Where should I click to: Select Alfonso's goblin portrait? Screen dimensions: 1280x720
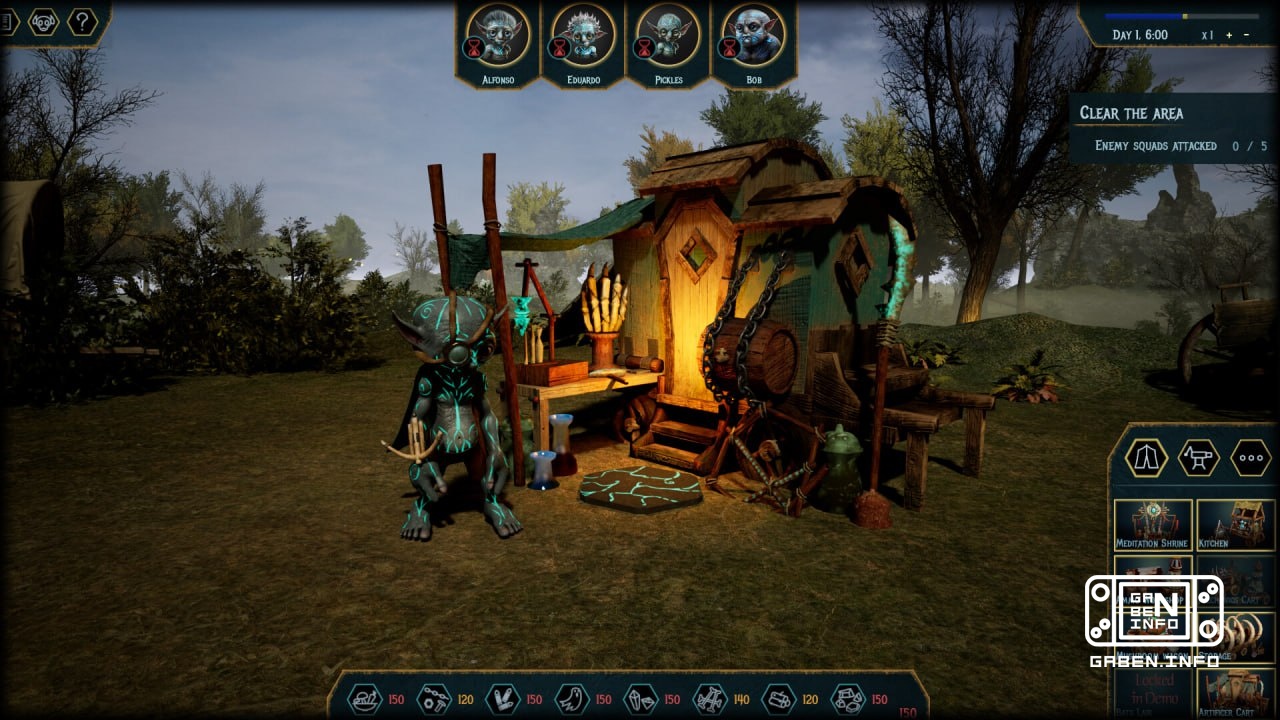click(497, 35)
